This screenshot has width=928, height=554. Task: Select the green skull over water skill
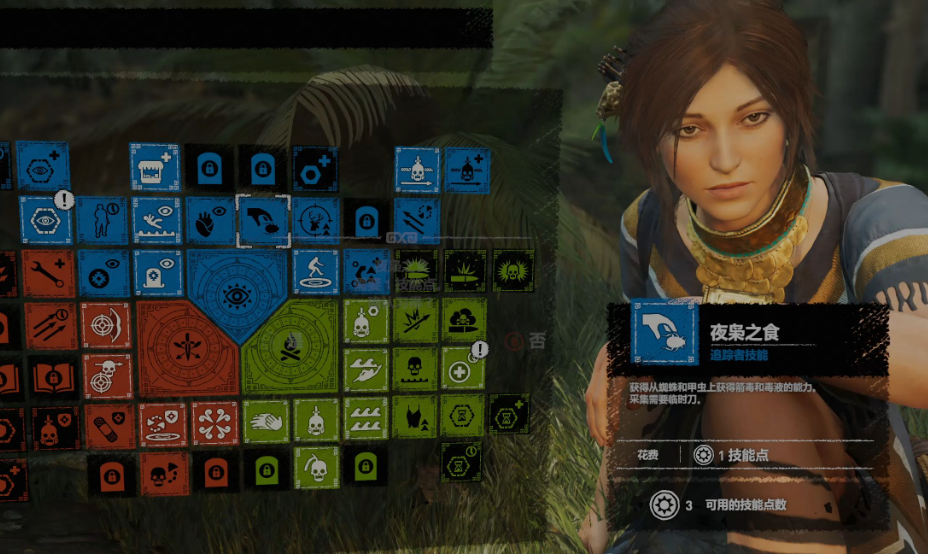tap(415, 370)
